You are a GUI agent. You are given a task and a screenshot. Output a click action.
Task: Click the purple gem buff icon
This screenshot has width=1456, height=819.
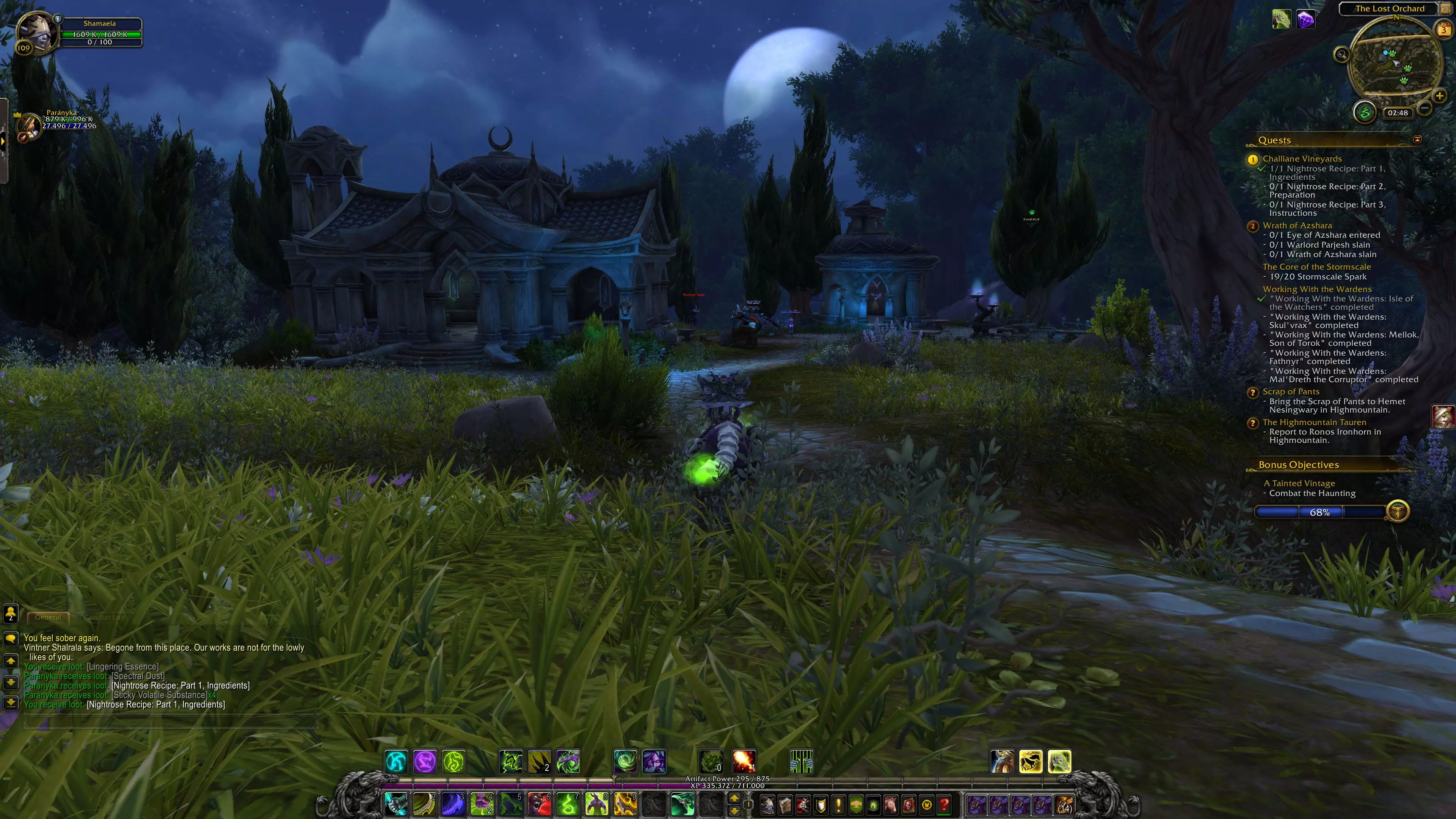pyautogui.click(x=1305, y=20)
